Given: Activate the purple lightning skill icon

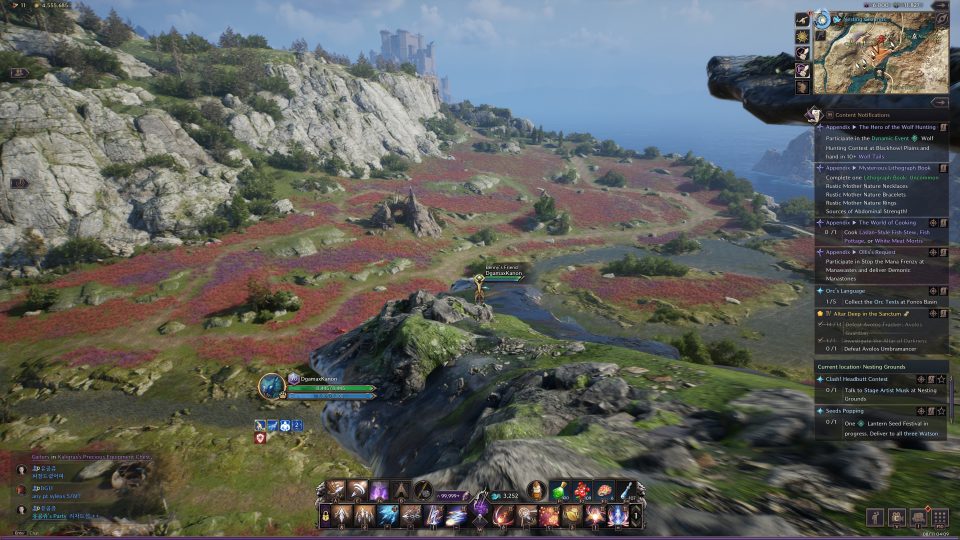Looking at the screenshot, I should click(x=380, y=491).
